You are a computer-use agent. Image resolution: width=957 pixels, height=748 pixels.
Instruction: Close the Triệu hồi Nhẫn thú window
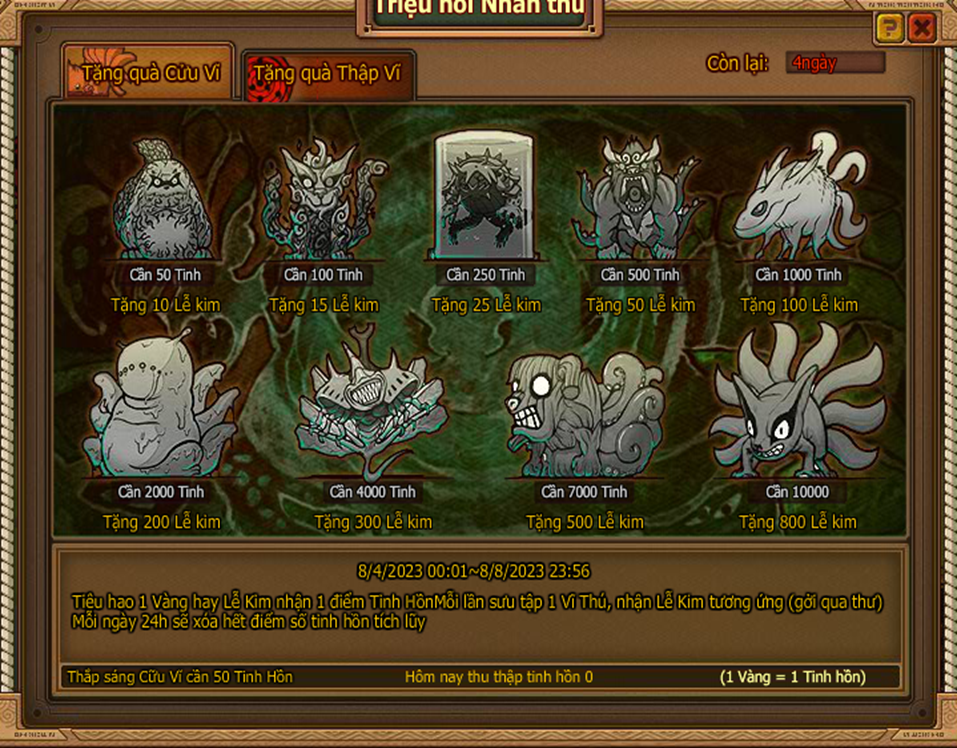(921, 29)
